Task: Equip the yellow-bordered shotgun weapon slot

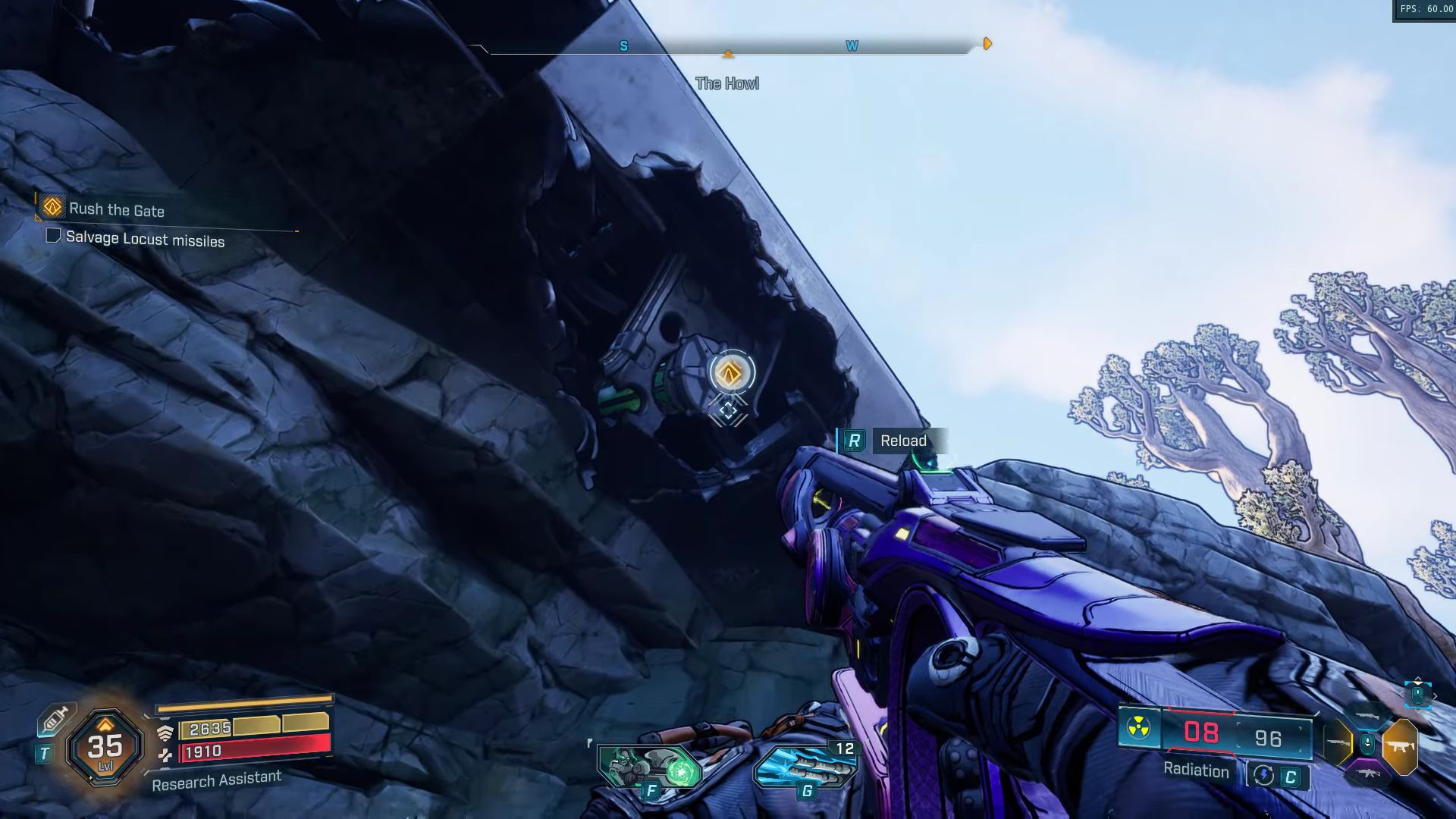Action: pyautogui.click(x=1338, y=742)
